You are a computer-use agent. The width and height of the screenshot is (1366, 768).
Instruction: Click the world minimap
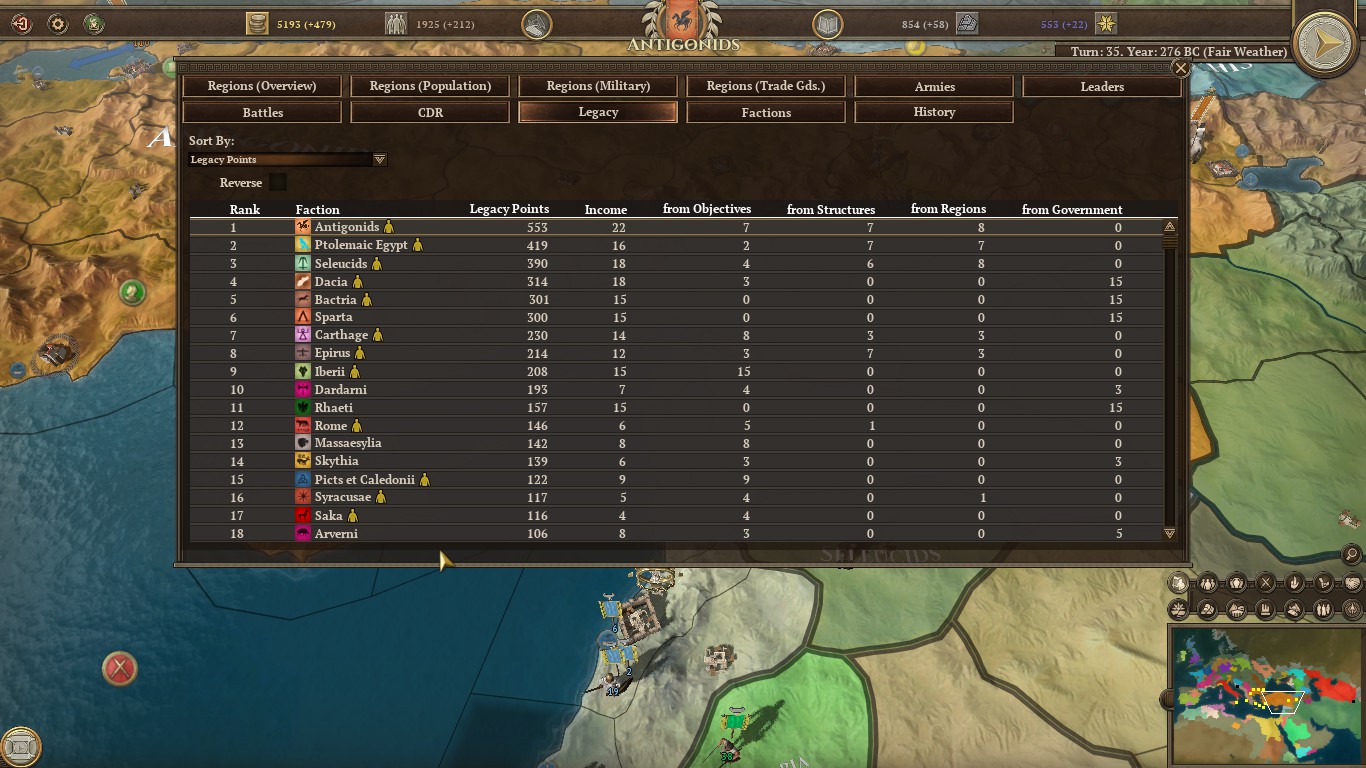click(x=1264, y=695)
